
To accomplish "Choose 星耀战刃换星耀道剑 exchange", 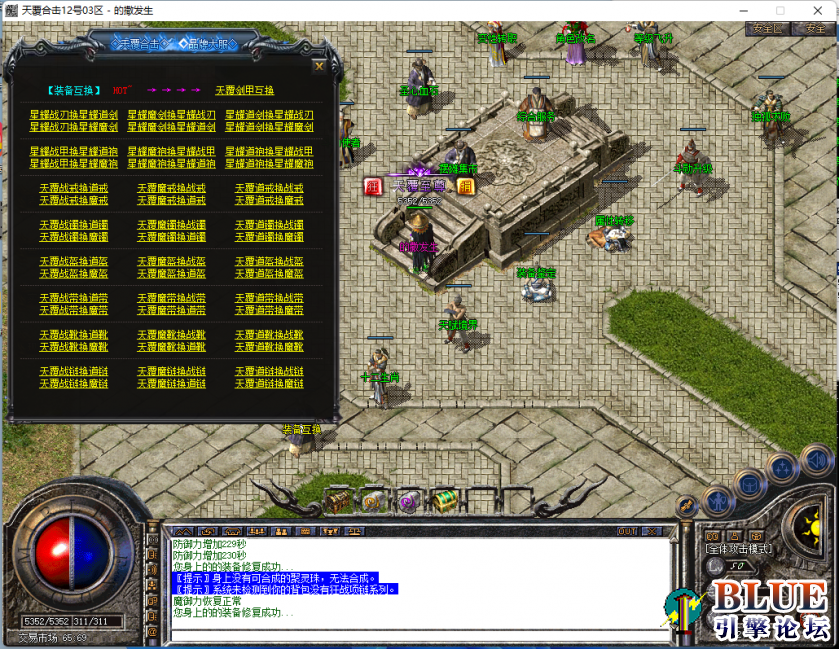I will (73, 115).
